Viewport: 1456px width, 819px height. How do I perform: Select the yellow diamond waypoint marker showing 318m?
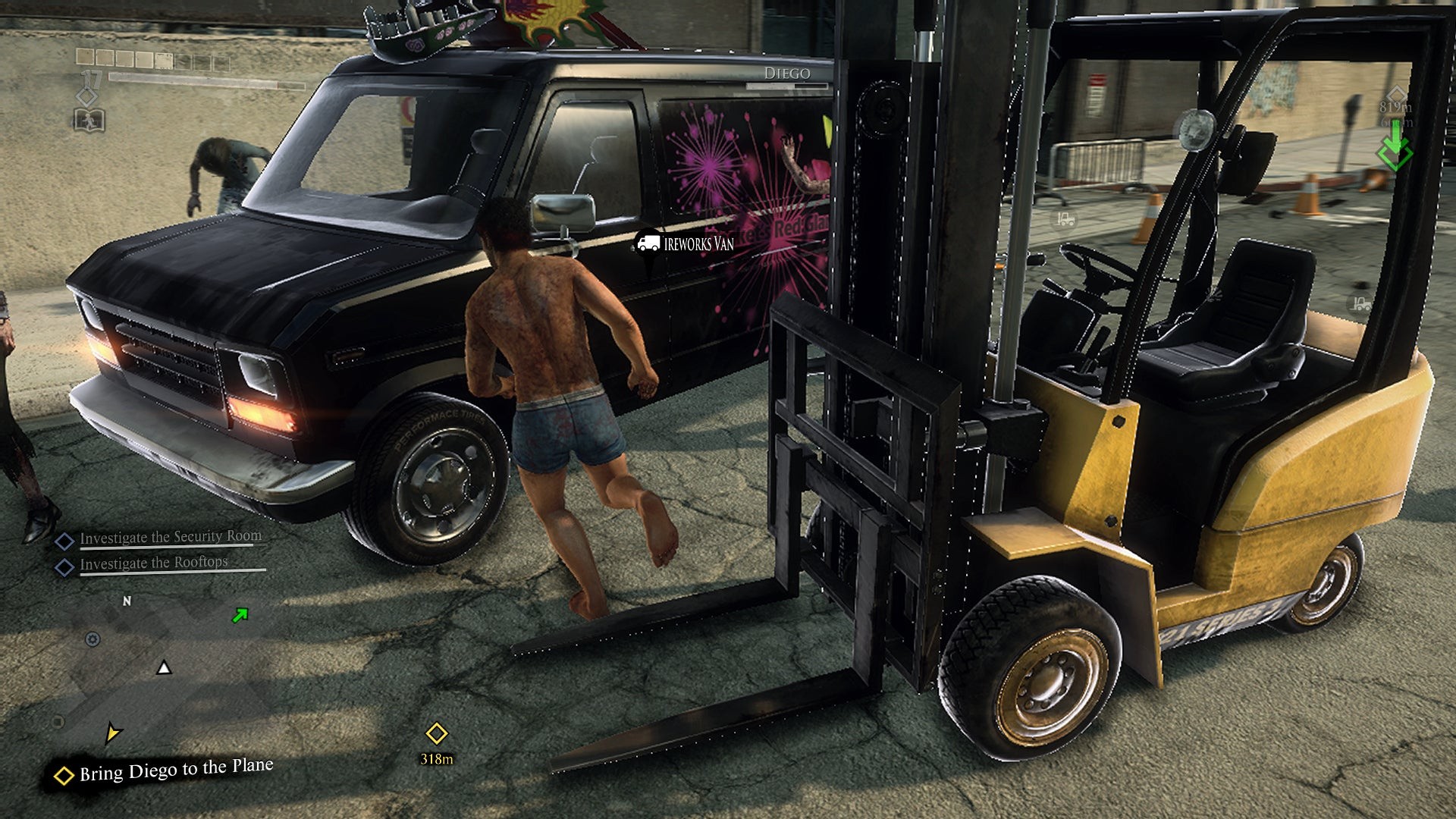coord(436,733)
